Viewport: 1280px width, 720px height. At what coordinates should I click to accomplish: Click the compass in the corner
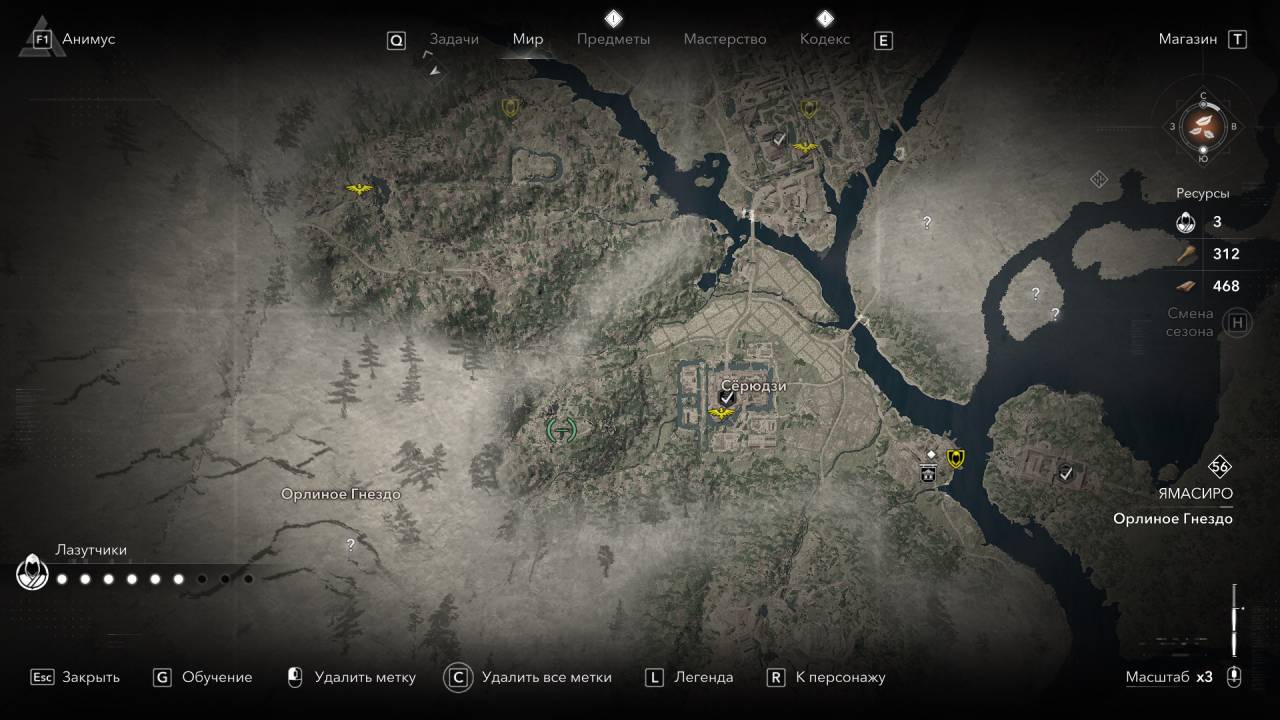coord(1203,126)
